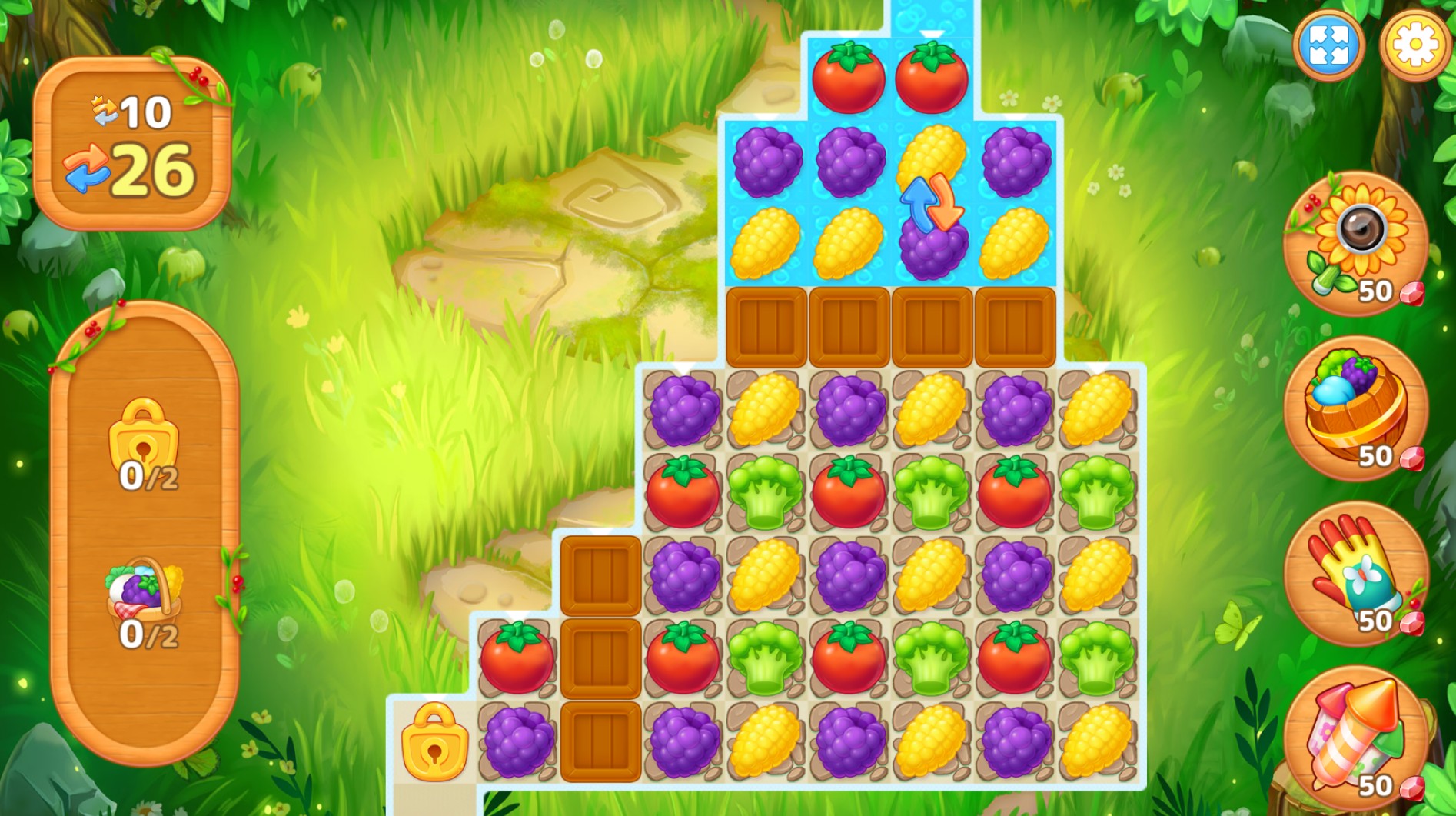The height and width of the screenshot is (816, 1456).
Task: Select the tomato at the top row
Action: 848,76
